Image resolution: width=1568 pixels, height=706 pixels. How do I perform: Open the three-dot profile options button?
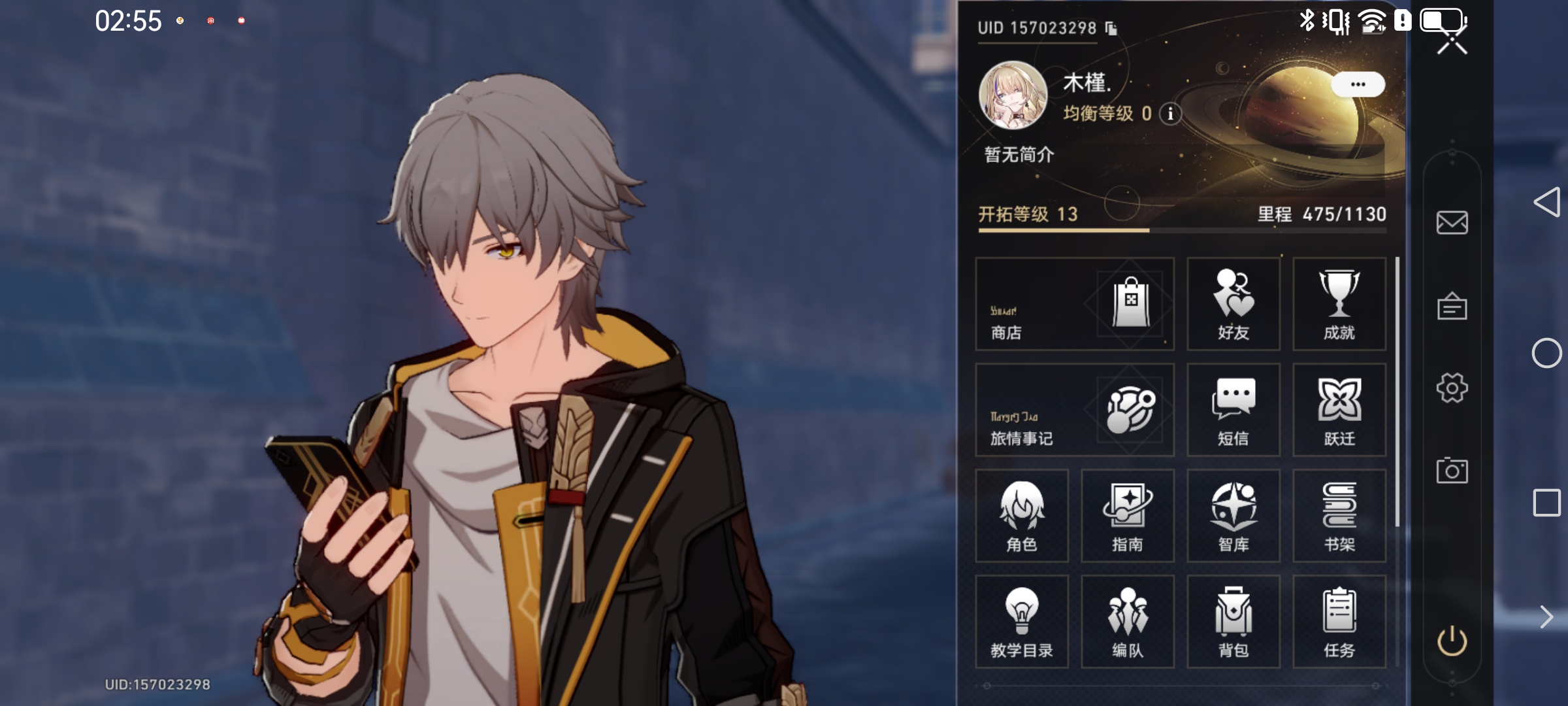click(x=1358, y=84)
